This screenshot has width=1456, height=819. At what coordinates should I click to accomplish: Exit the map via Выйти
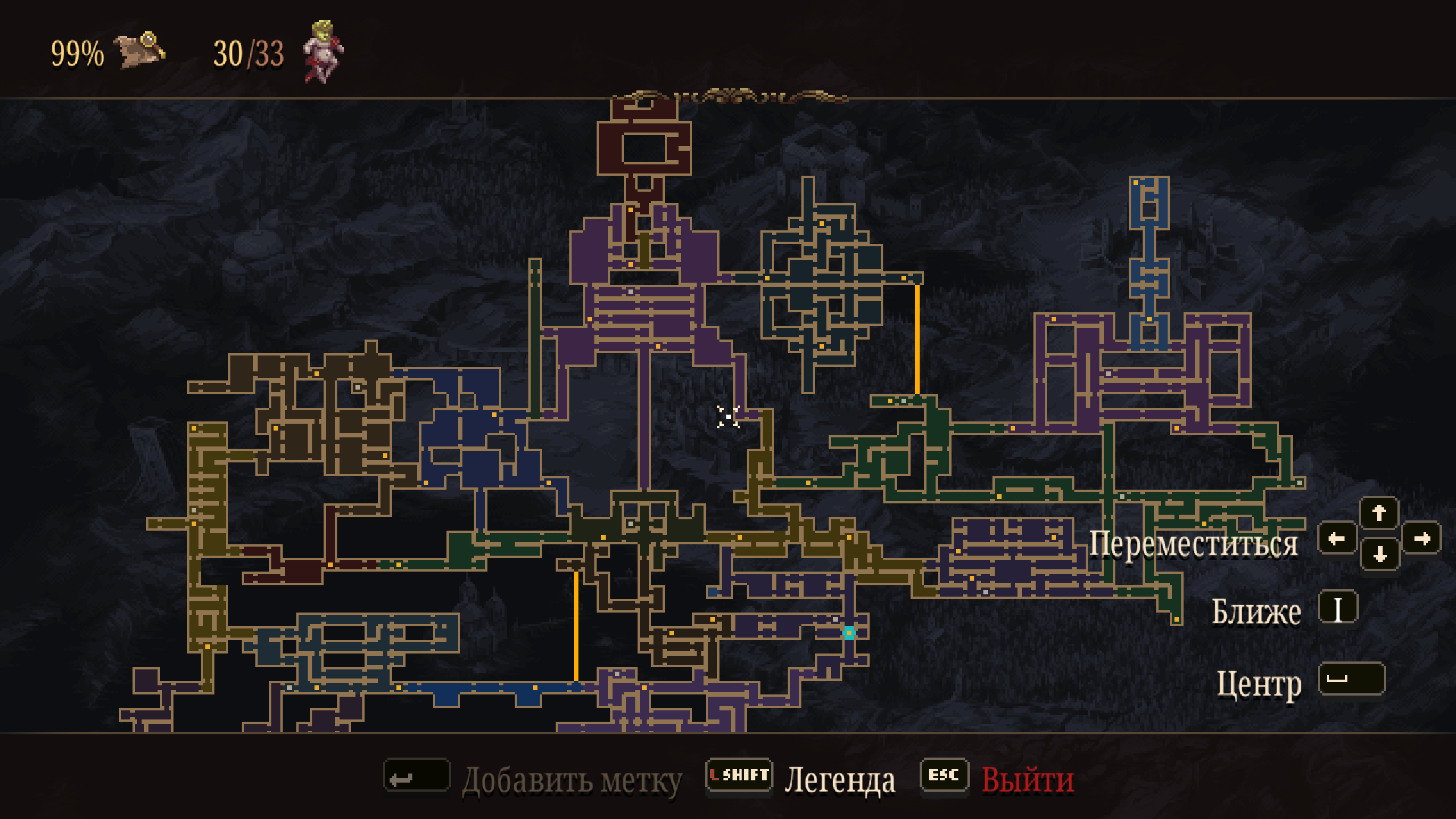coord(1027,779)
